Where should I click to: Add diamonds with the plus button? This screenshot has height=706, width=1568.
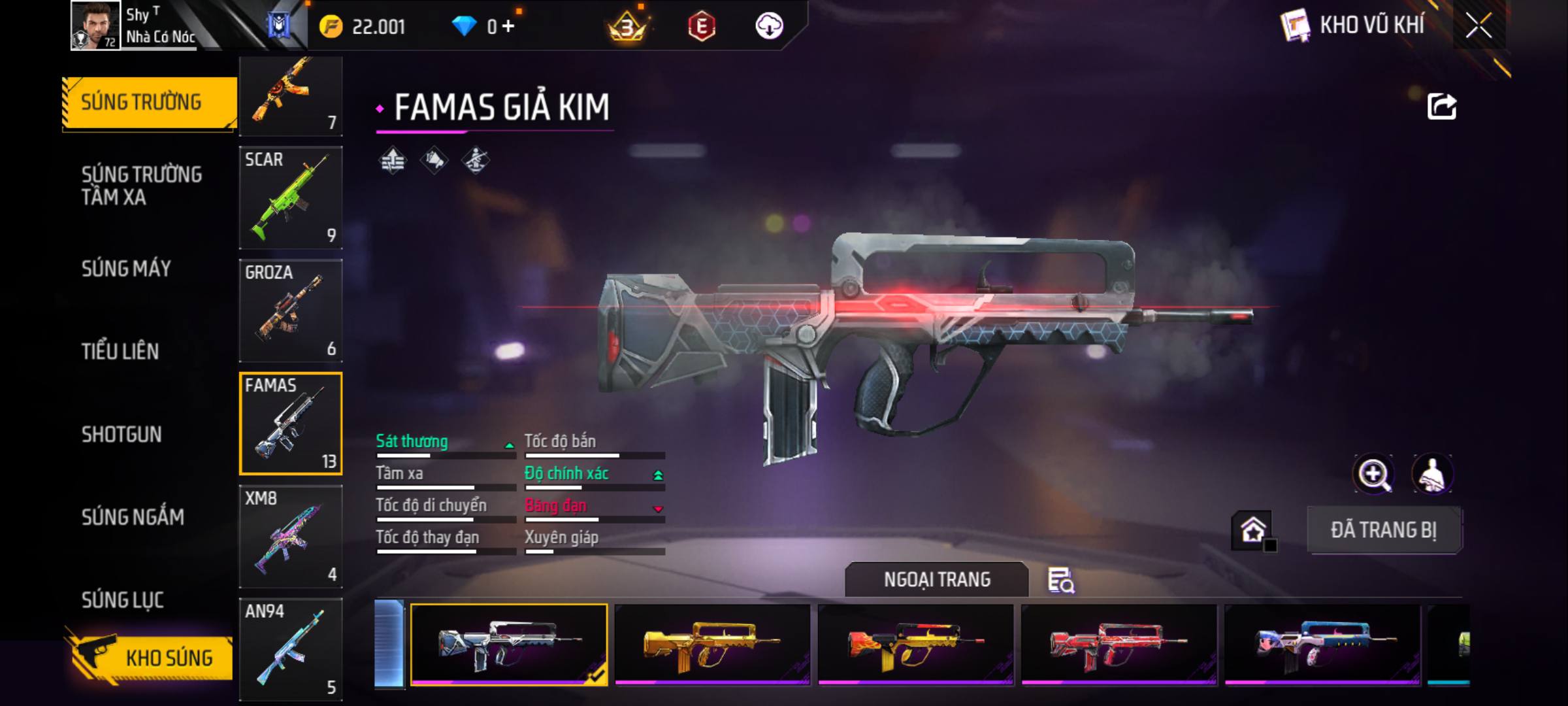tap(508, 26)
